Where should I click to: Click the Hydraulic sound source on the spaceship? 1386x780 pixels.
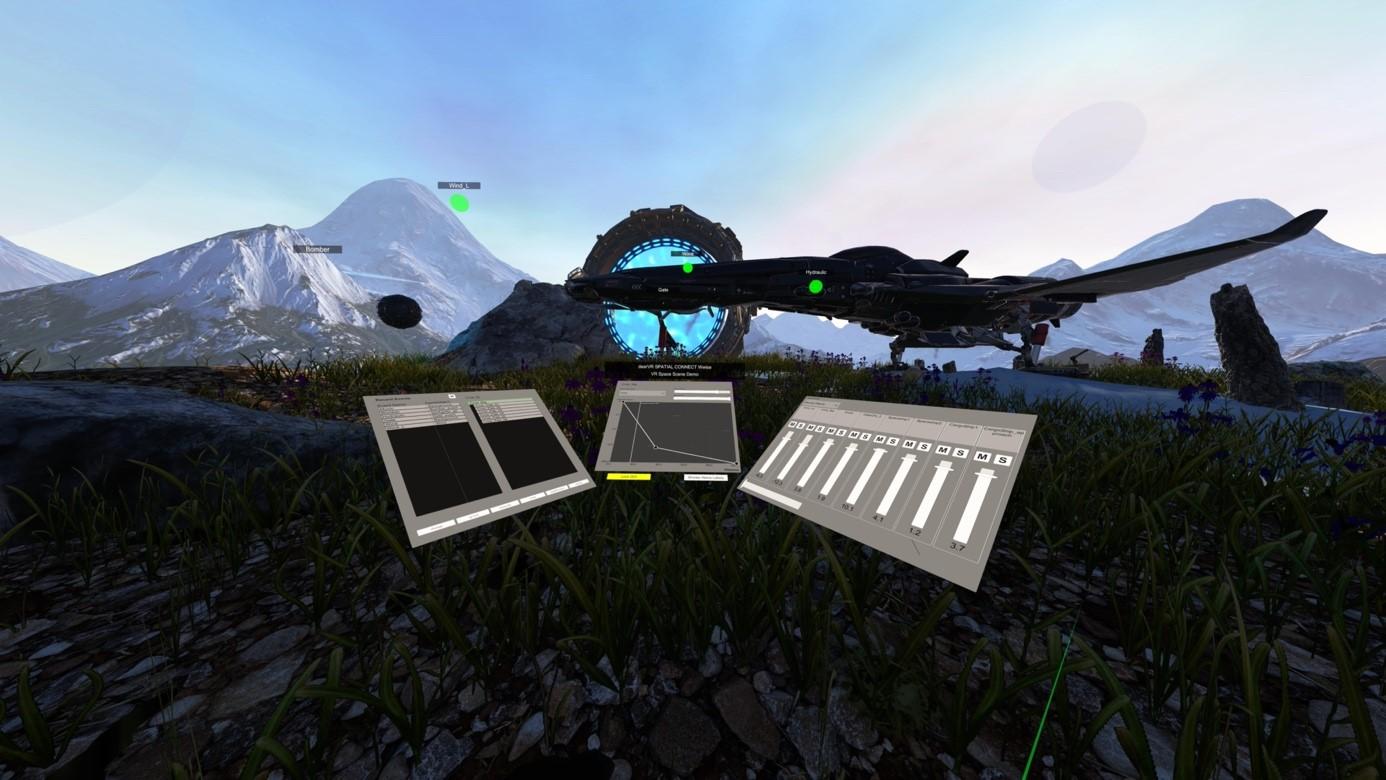click(816, 287)
